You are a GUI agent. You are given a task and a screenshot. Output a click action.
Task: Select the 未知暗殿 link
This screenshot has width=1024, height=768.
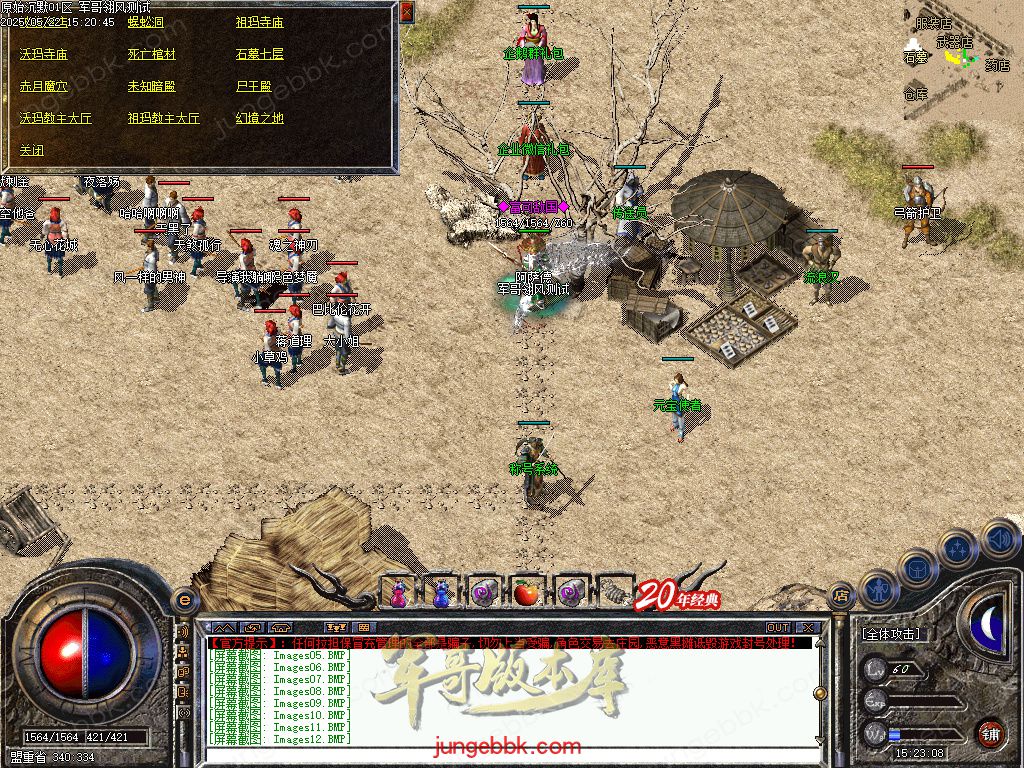click(151, 86)
